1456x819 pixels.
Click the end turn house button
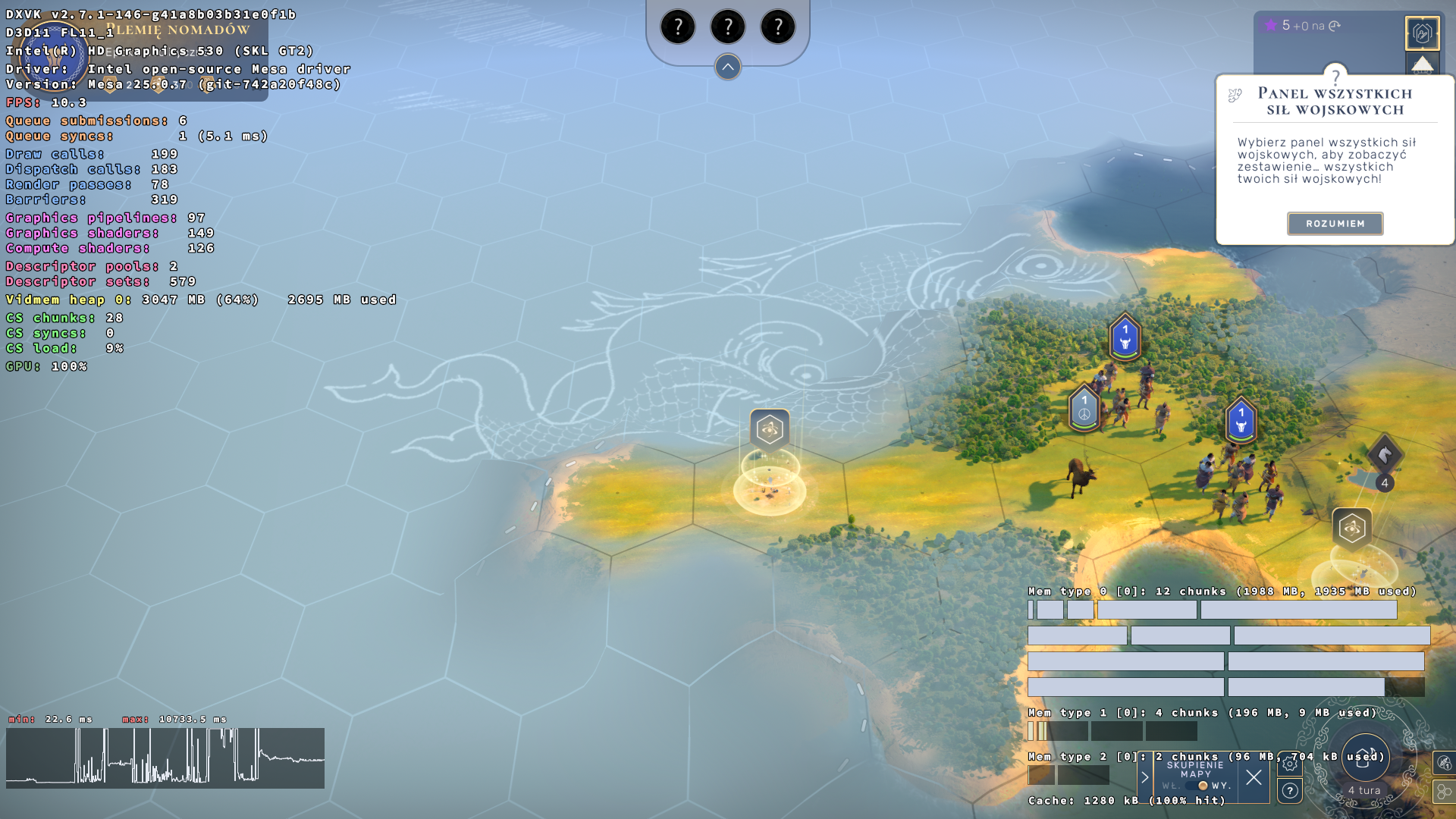(1365, 758)
